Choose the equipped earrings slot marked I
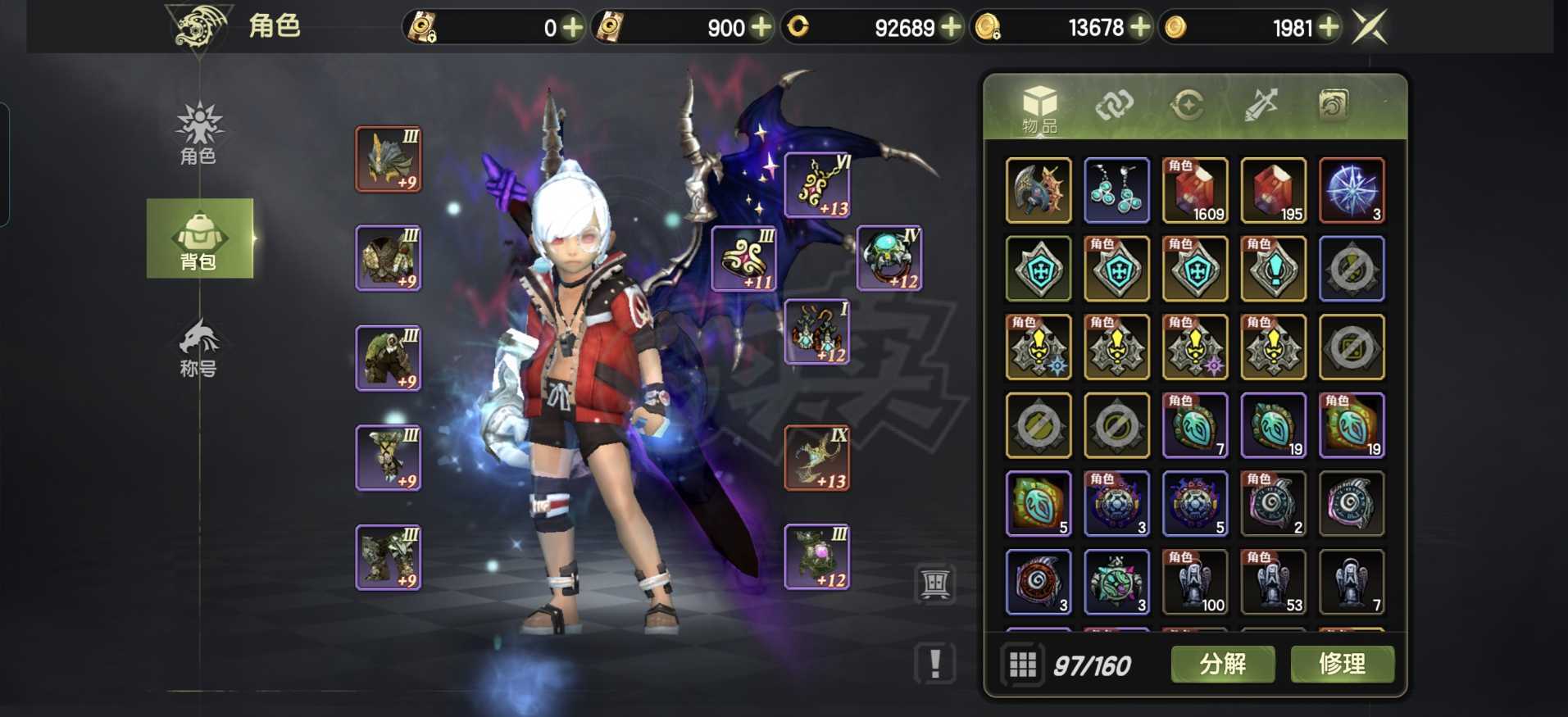The width and height of the screenshot is (1568, 717). click(x=817, y=332)
